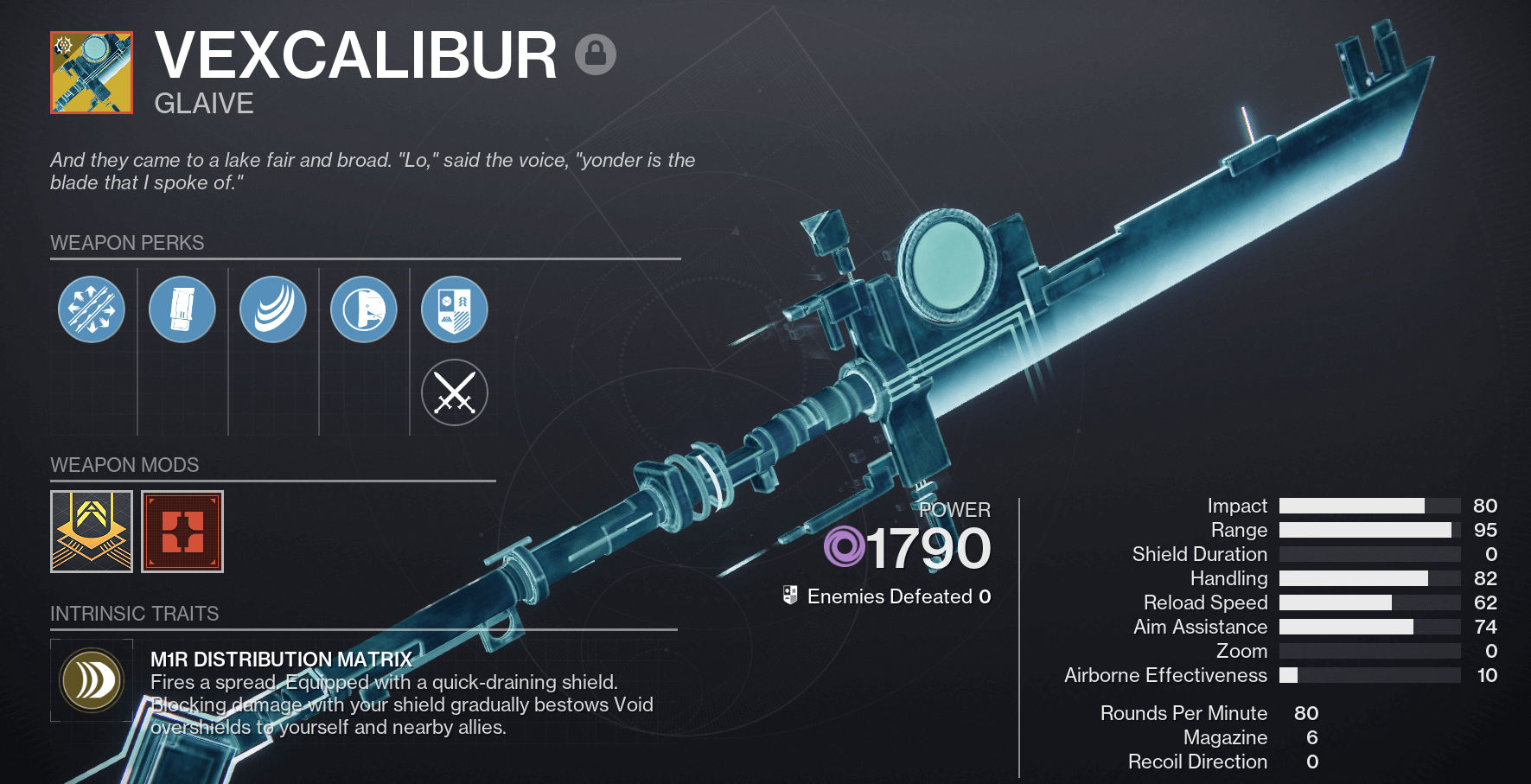Select the curved swirl projectile perk icon
This screenshot has width=1531, height=784.
272,309
